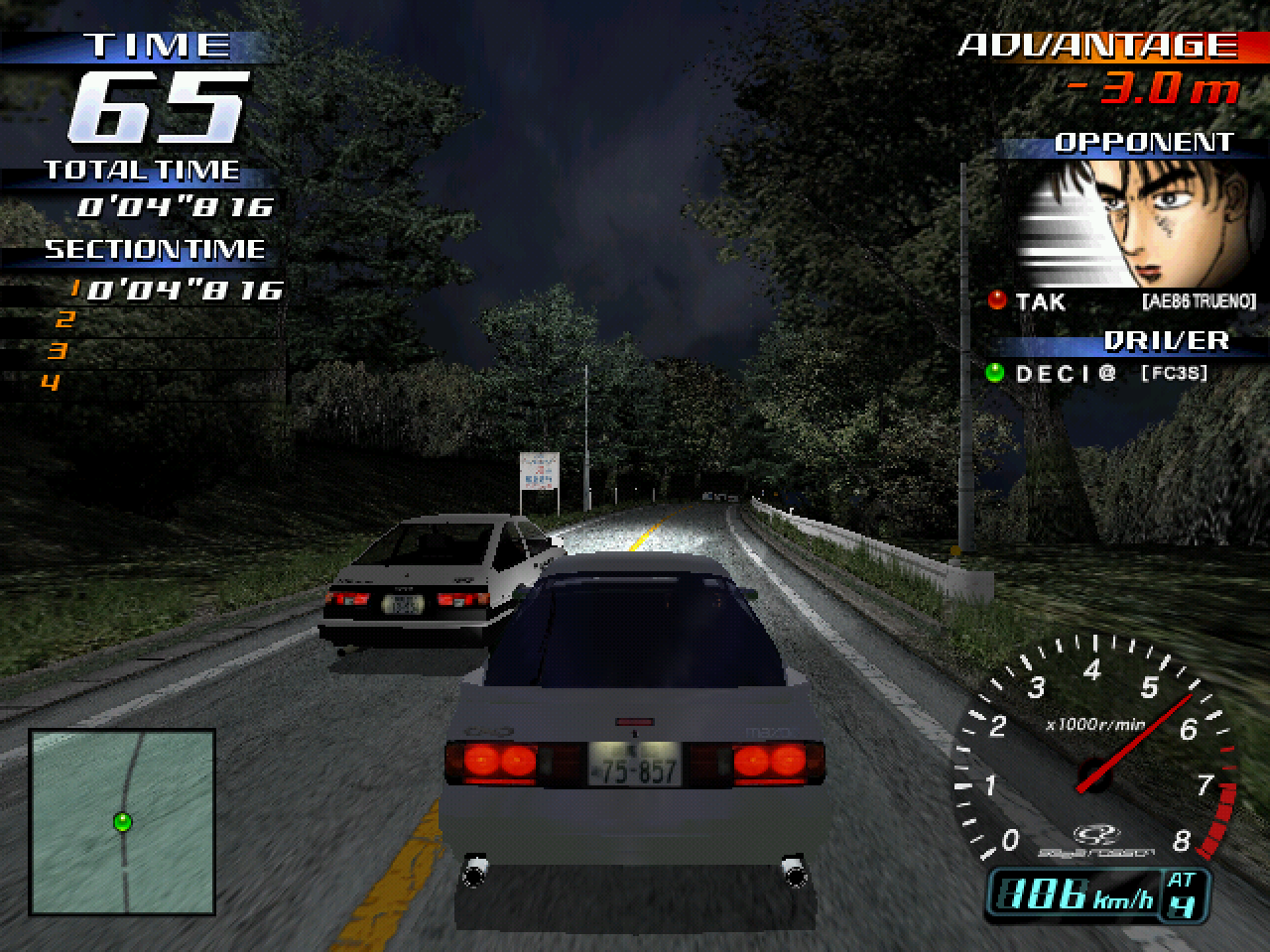Select the red dot beside TAK
The image size is (1270, 952).
pos(996,300)
